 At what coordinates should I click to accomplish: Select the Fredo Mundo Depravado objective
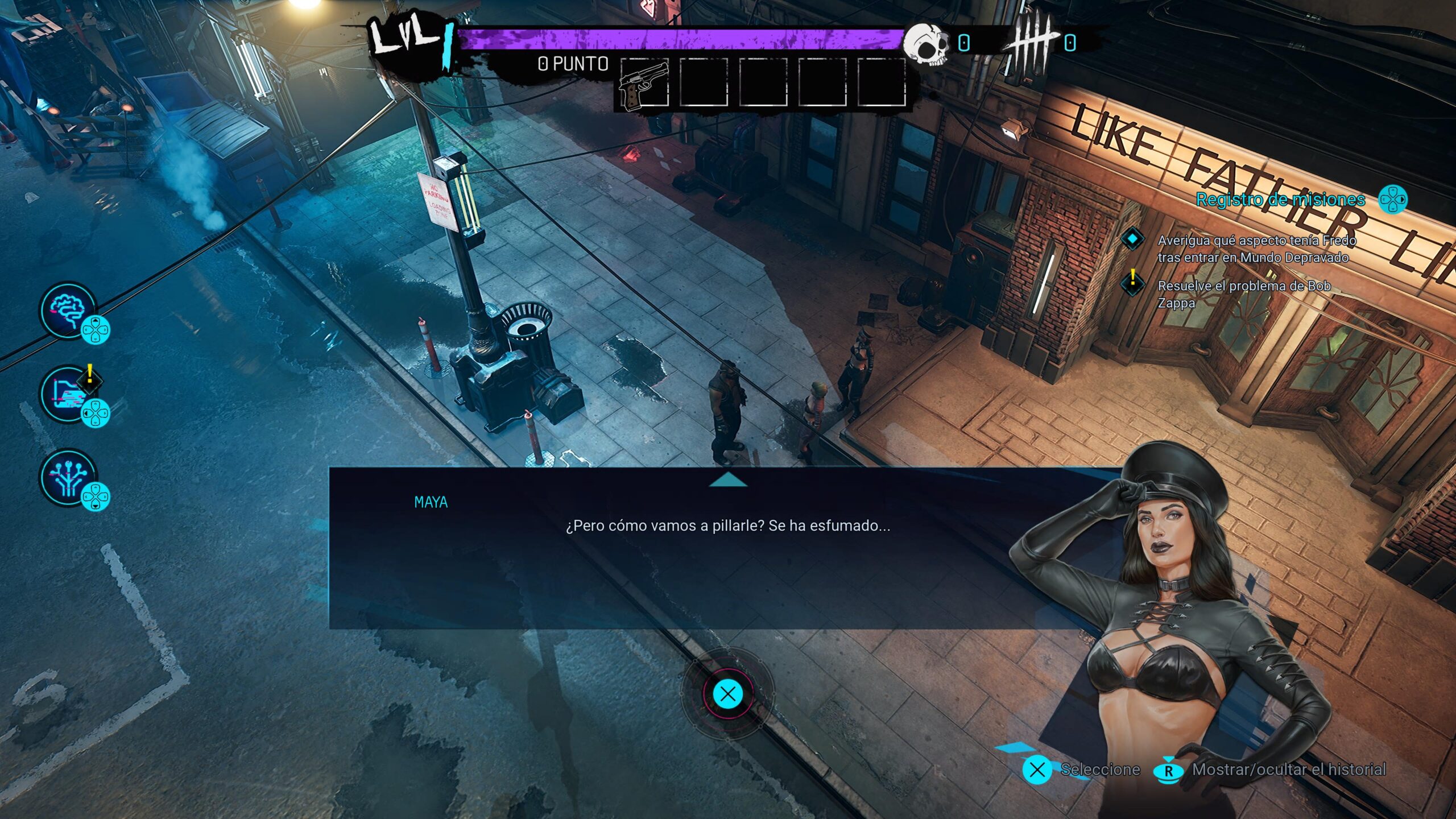(x=1257, y=249)
